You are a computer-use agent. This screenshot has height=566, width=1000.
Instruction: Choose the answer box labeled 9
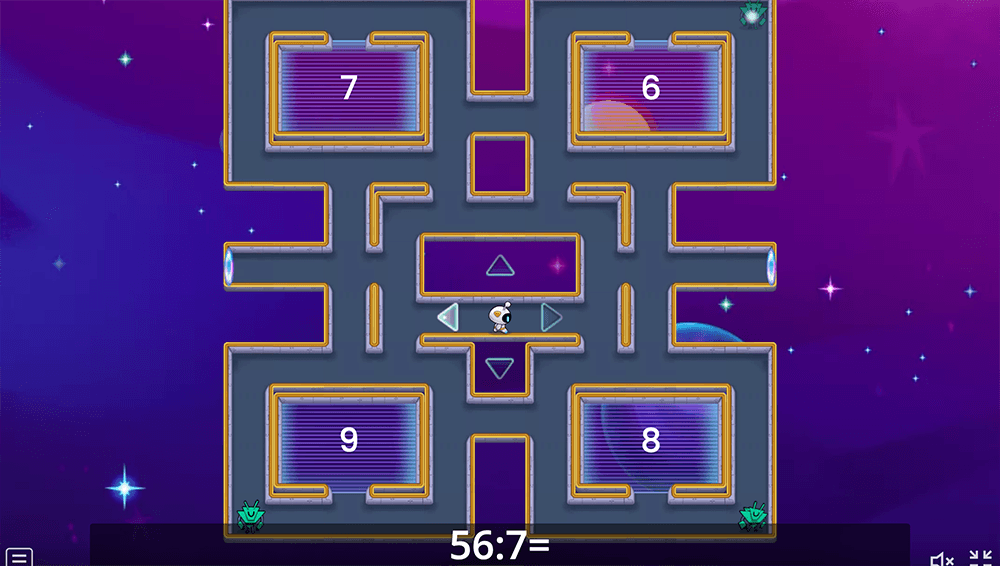coord(348,440)
